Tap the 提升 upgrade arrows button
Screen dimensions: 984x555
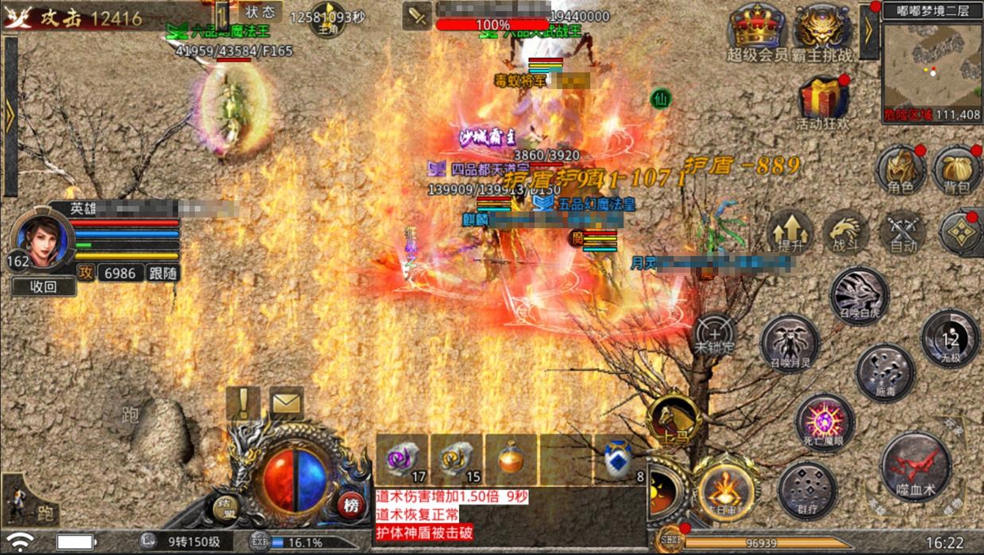coord(791,232)
